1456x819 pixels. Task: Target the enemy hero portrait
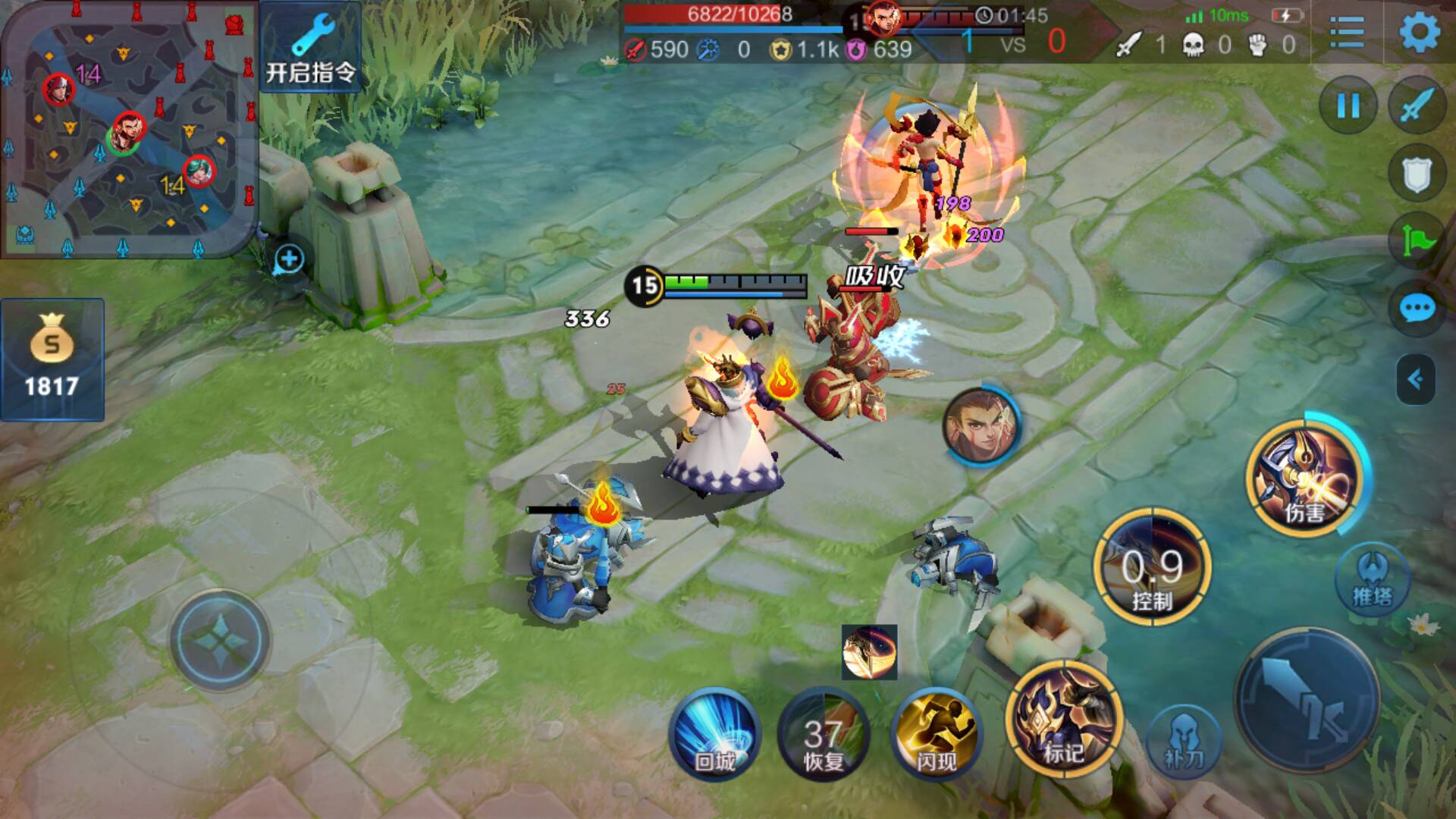[x=981, y=426]
